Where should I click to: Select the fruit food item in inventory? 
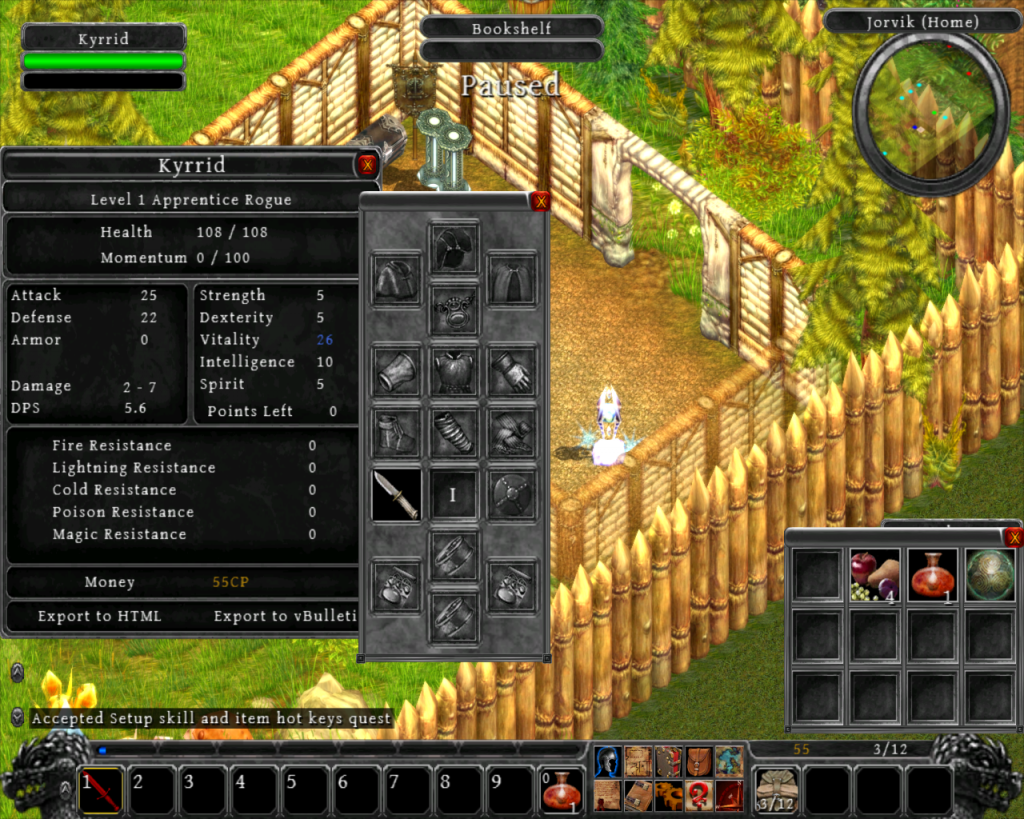click(874, 575)
